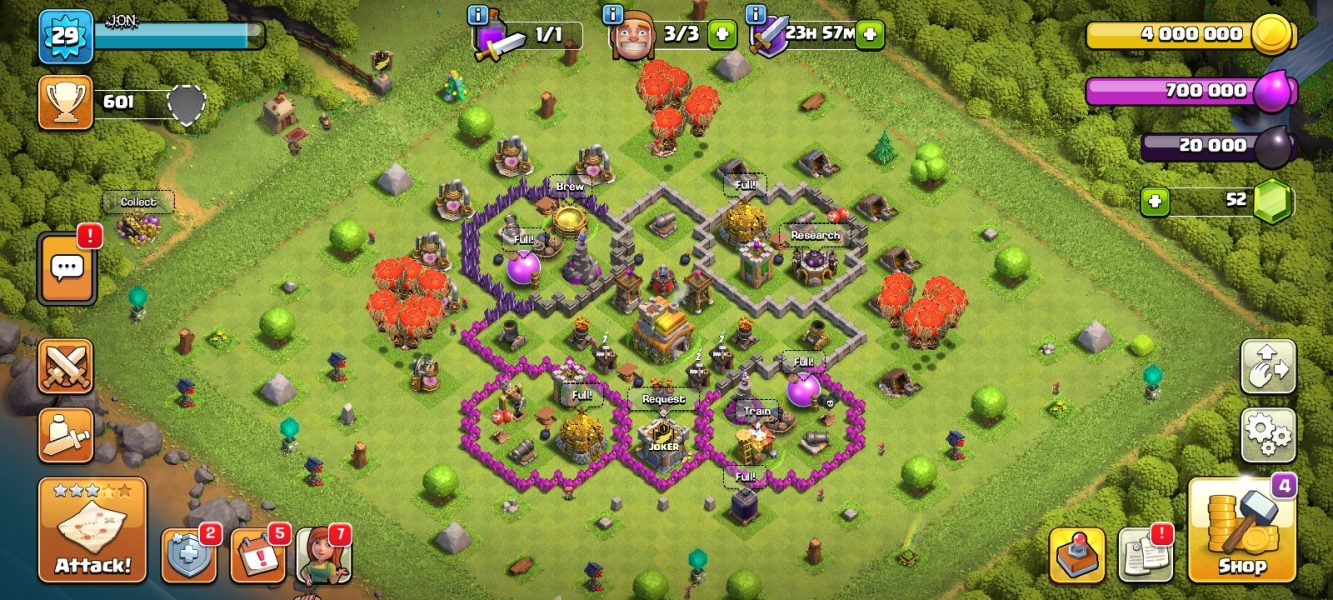Image resolution: width=1333 pixels, height=600 pixels.
Task: Add gems with the green plus
Action: pos(1155,201)
